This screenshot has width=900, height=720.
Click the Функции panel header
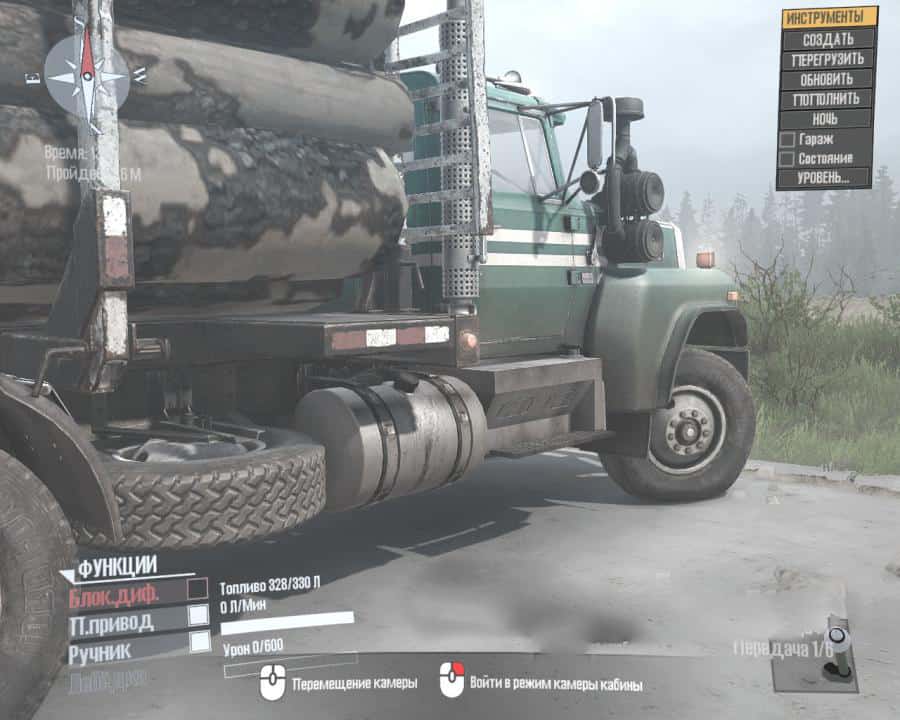tap(116, 568)
